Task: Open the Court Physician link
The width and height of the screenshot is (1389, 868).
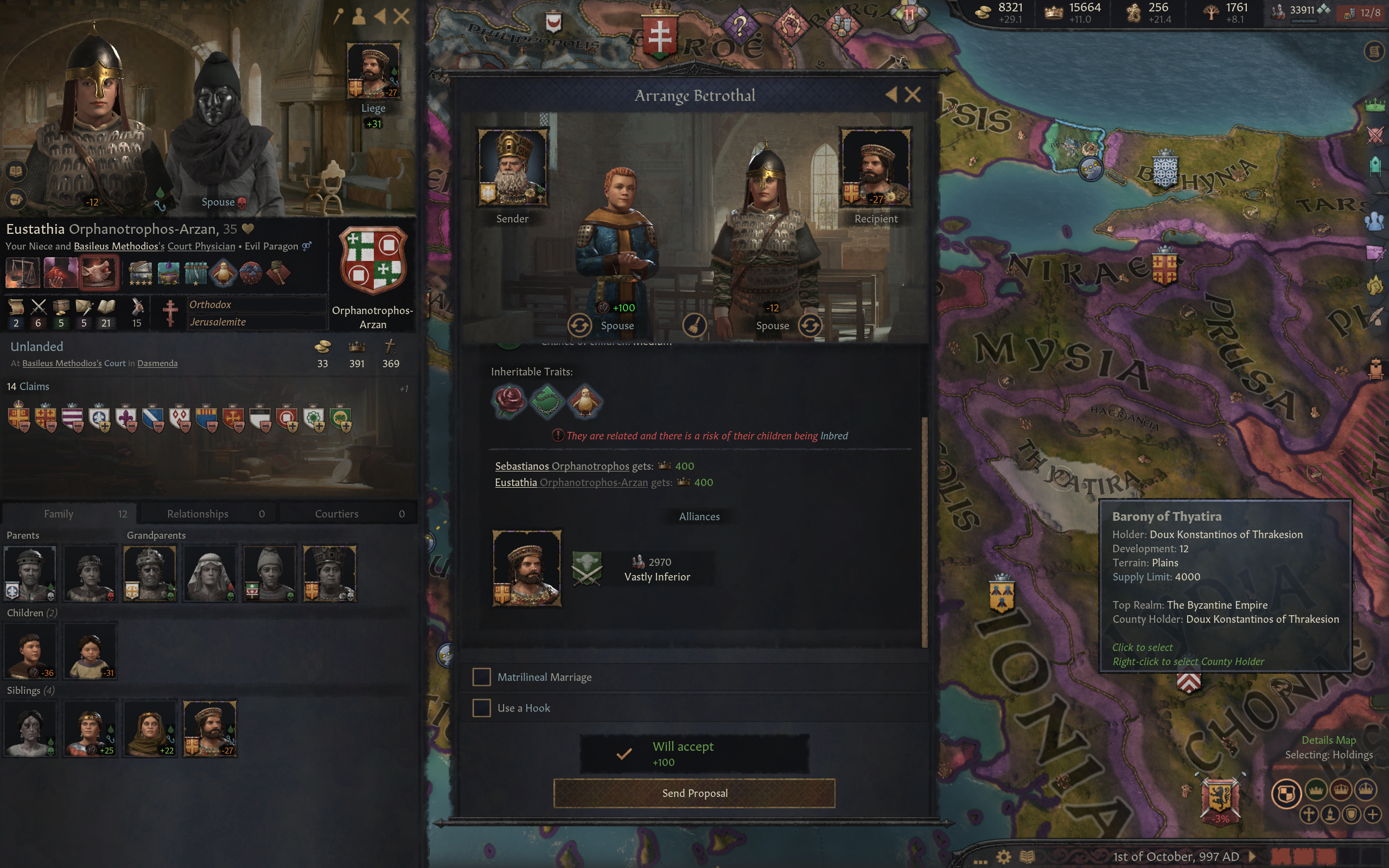Action: point(201,246)
